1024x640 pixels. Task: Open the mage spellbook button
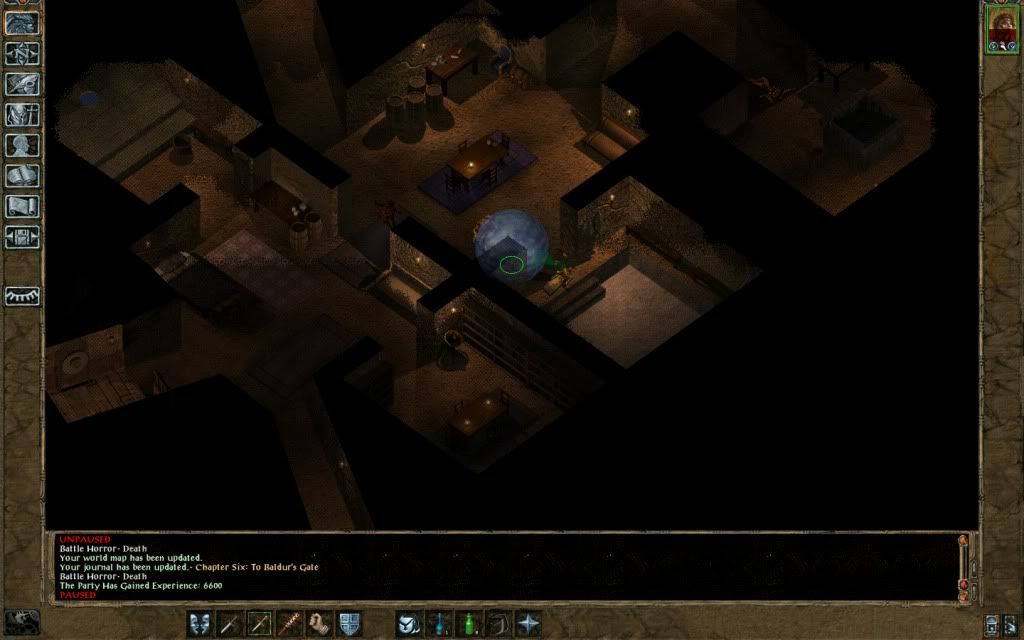22,176
